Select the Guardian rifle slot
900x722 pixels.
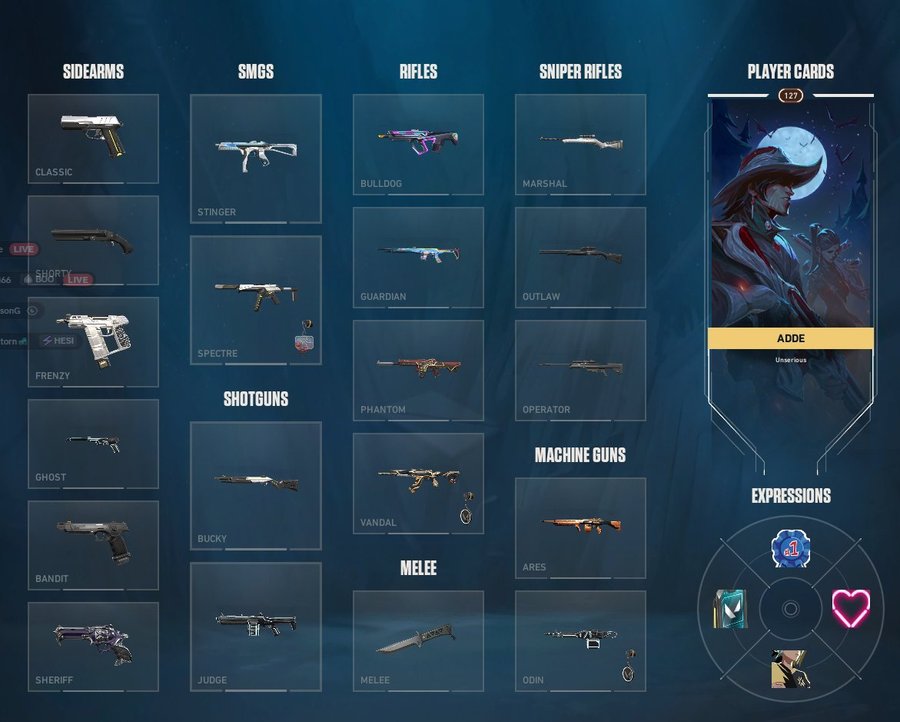coord(418,257)
